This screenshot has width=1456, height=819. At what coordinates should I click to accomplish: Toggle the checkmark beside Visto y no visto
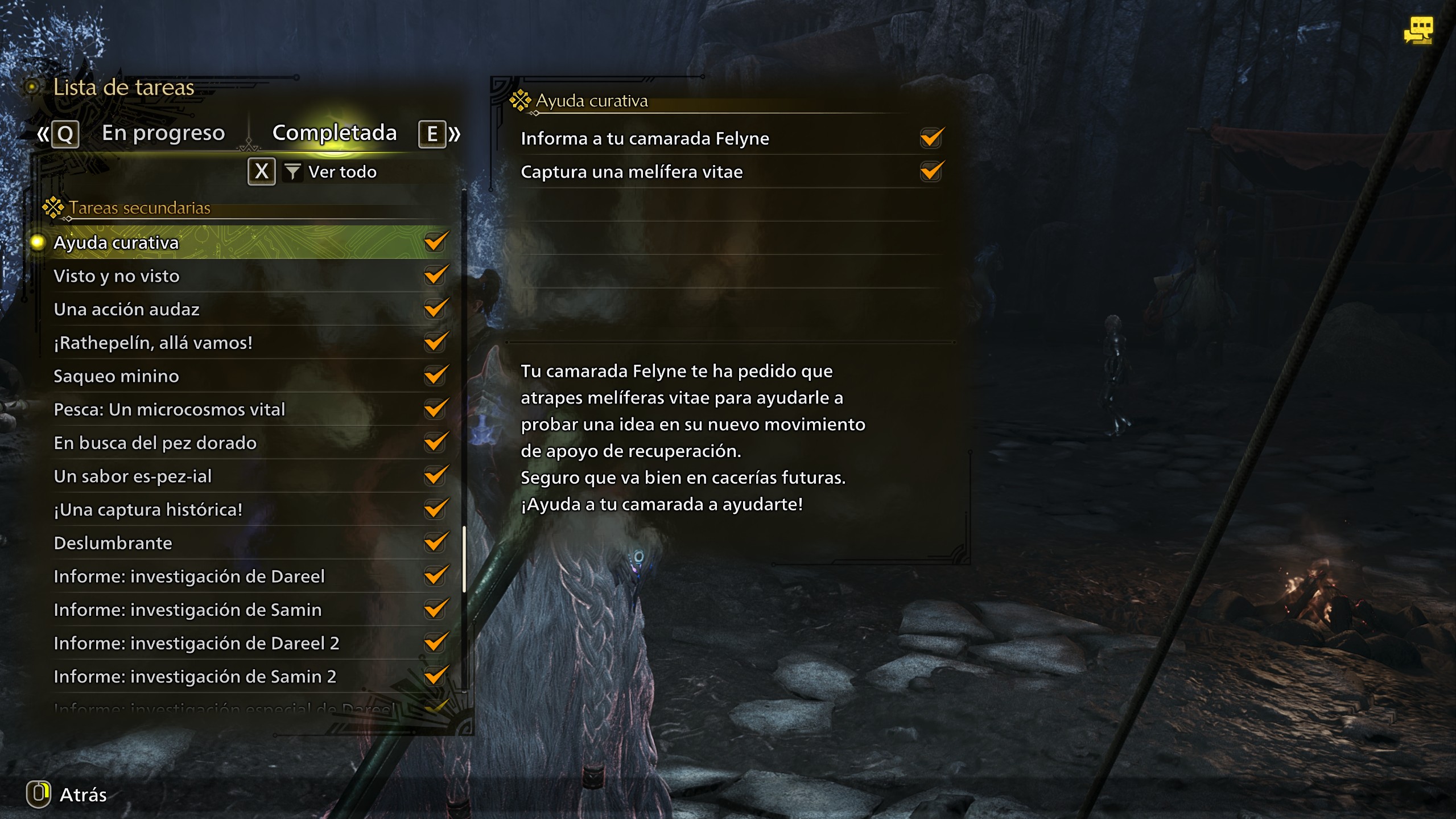coord(436,275)
